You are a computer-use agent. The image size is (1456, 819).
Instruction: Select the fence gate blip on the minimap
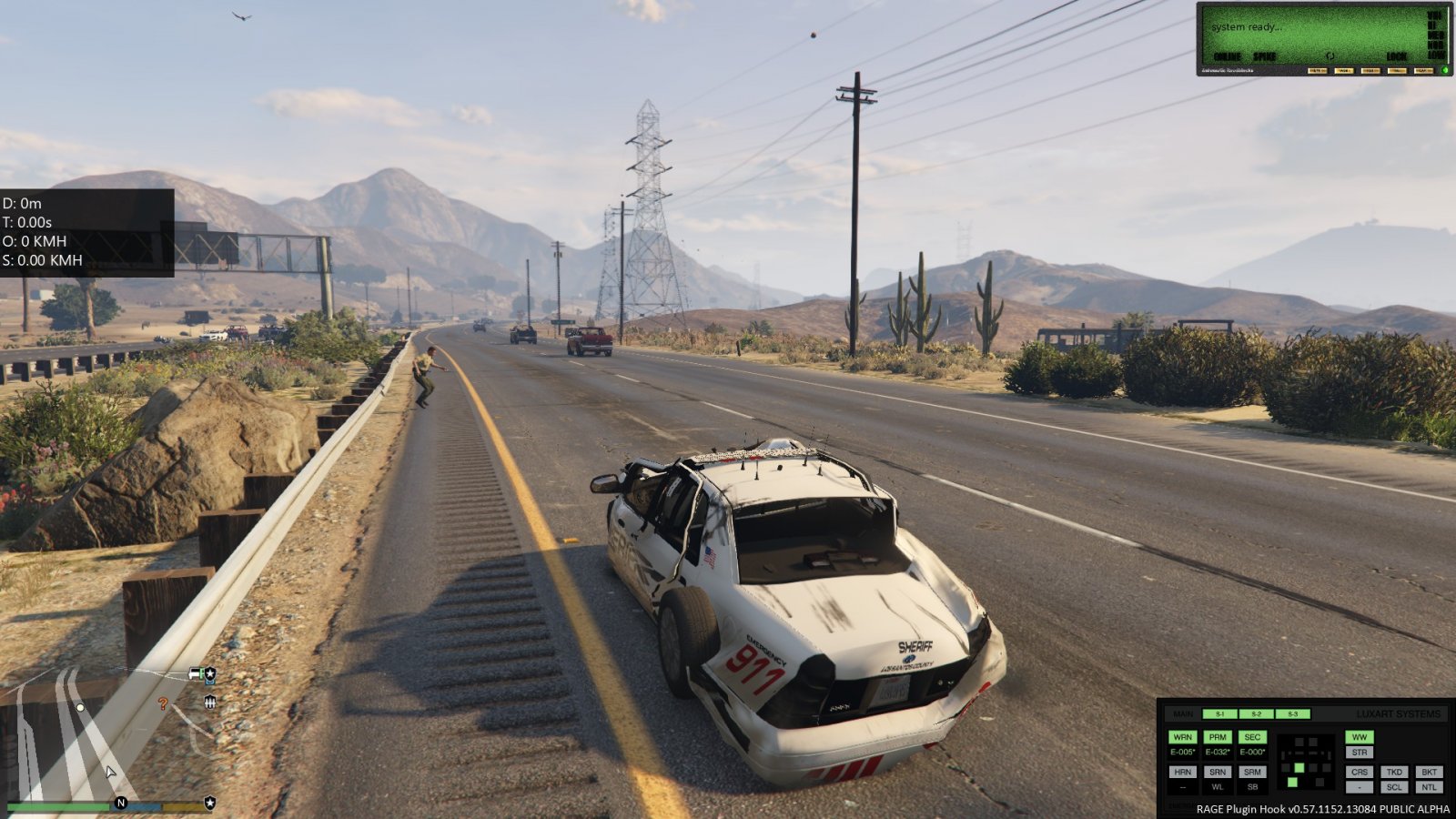coord(209,702)
